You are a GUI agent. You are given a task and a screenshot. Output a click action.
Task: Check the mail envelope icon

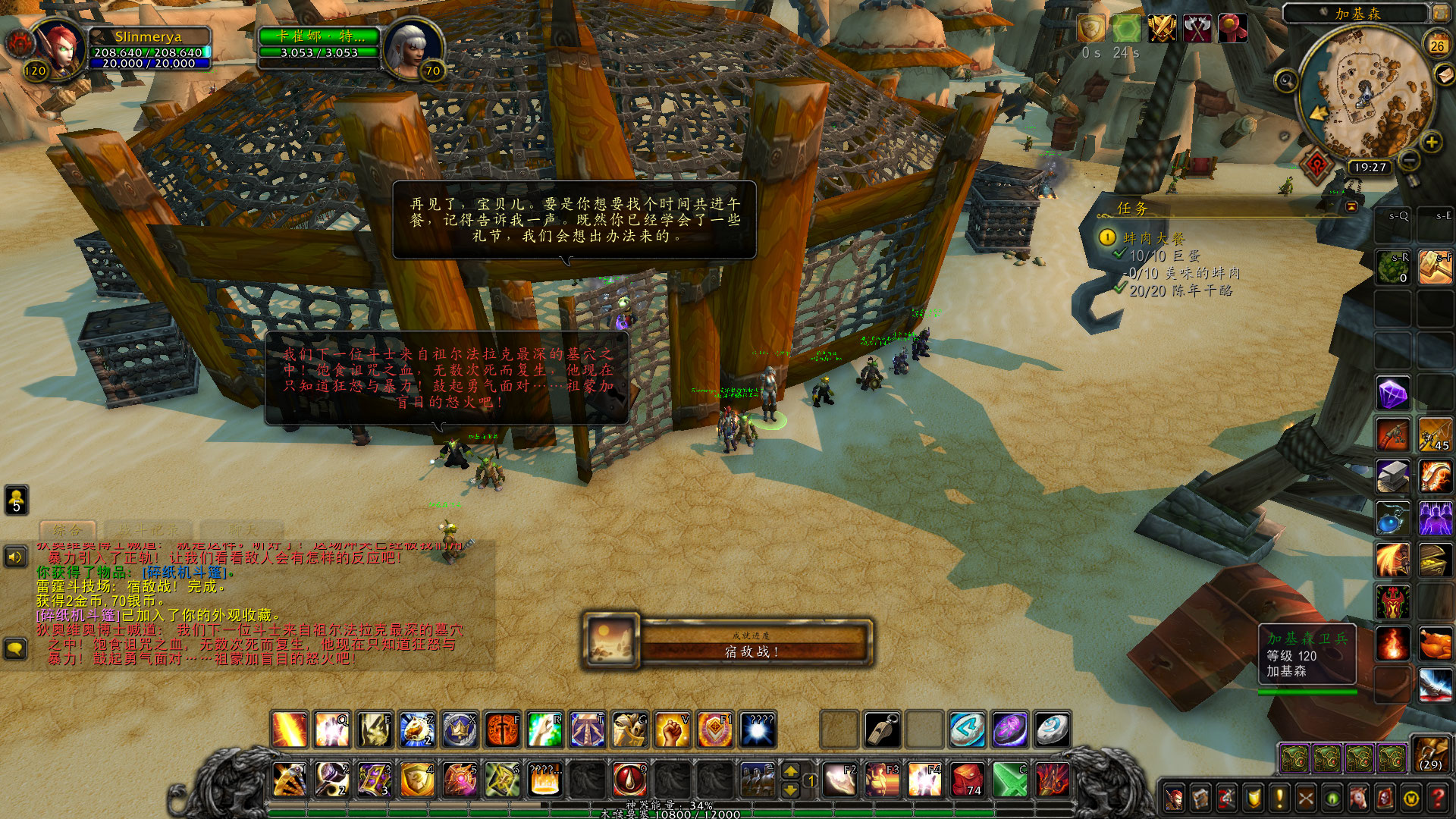click(x=1444, y=75)
